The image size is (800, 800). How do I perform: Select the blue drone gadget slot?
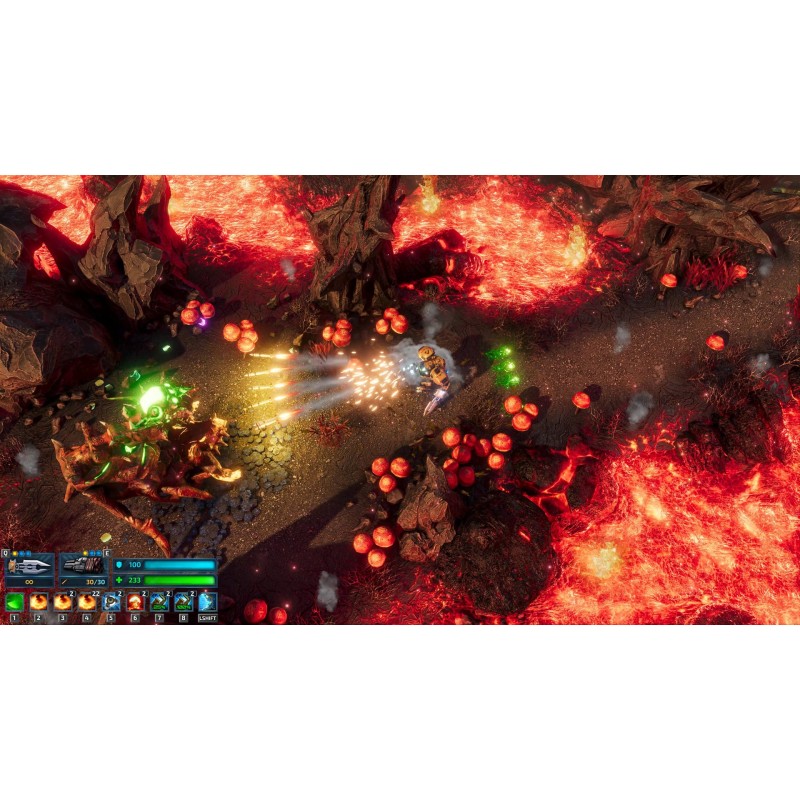tap(111, 602)
